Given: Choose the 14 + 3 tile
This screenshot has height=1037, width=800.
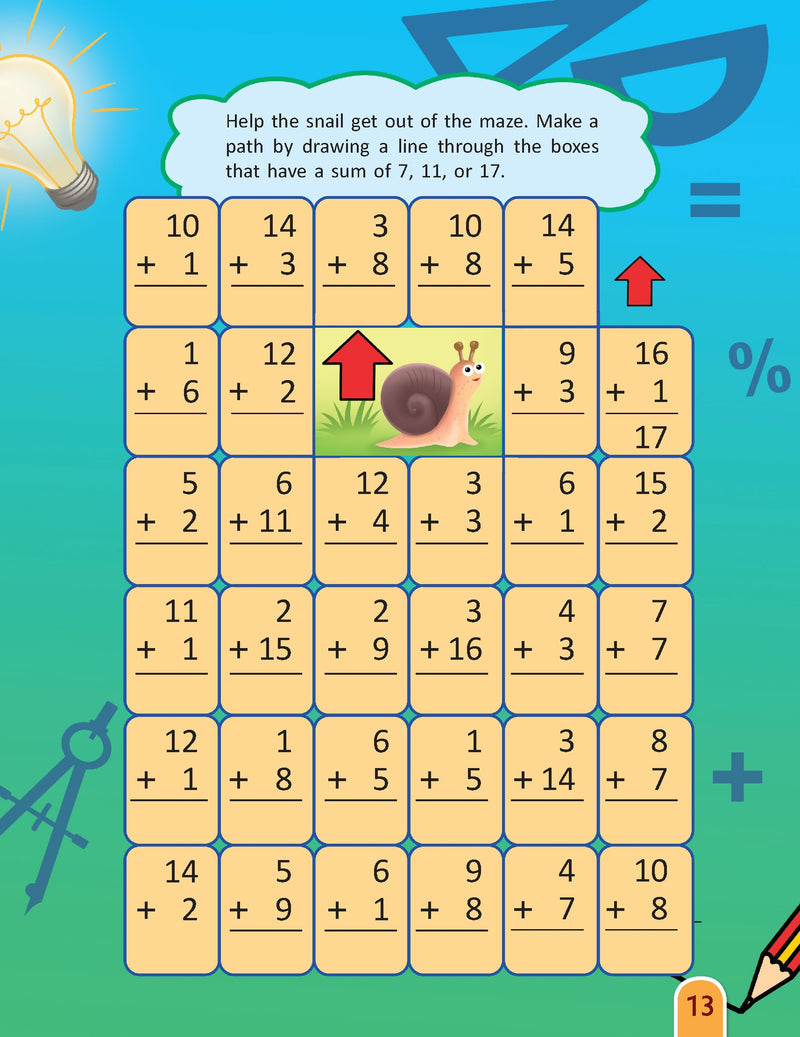Looking at the screenshot, I should pyautogui.click(x=266, y=261).
